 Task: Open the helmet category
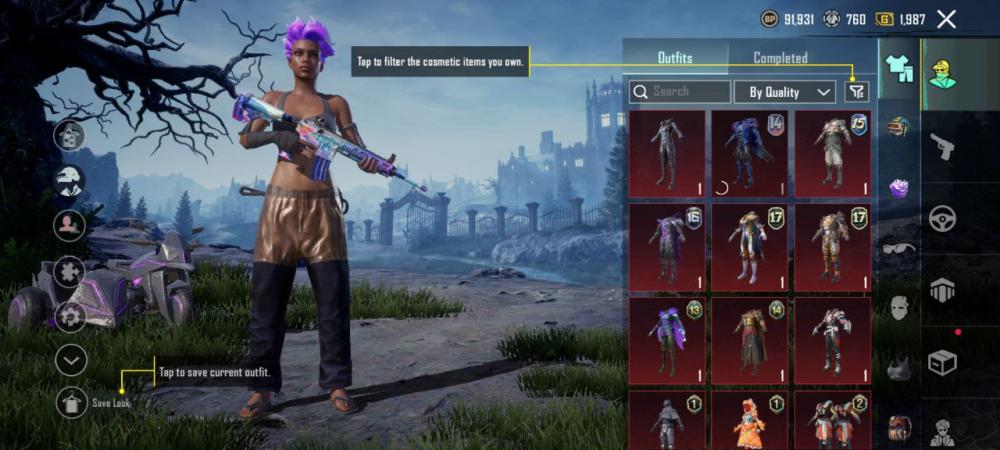tap(899, 127)
